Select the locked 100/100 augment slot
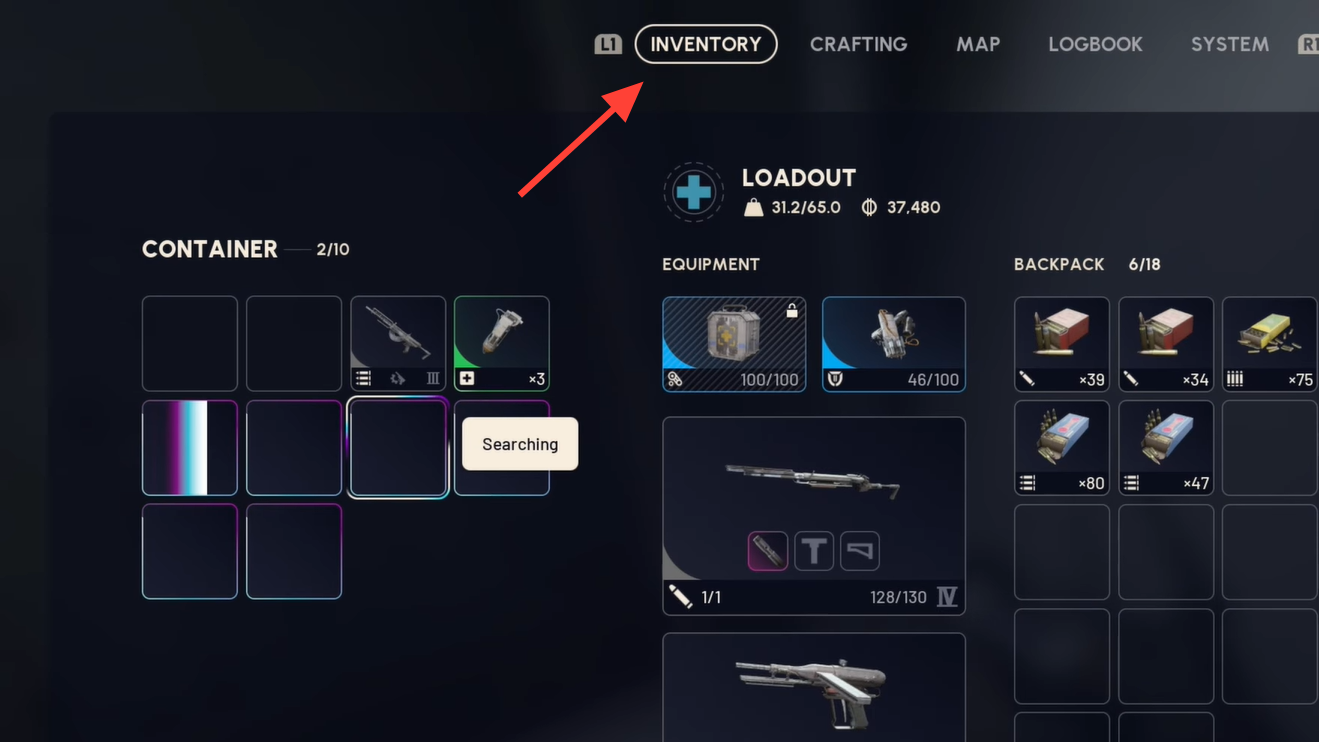 click(734, 343)
